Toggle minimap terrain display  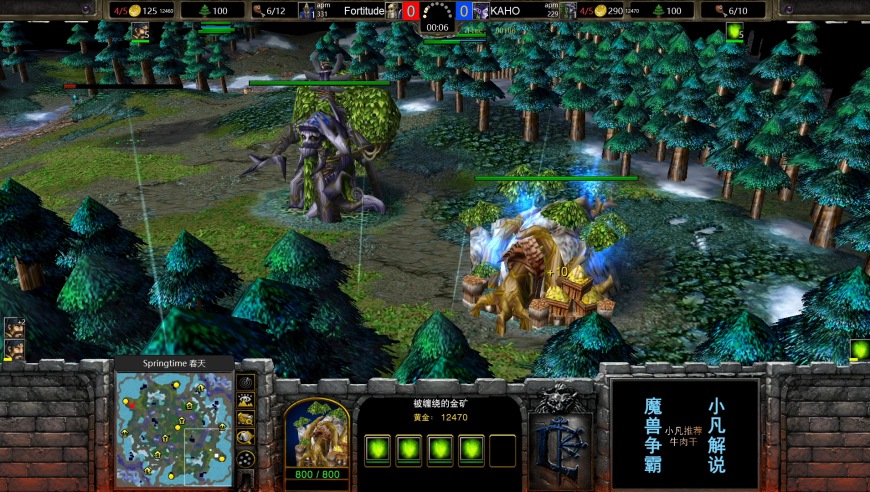[x=246, y=400]
